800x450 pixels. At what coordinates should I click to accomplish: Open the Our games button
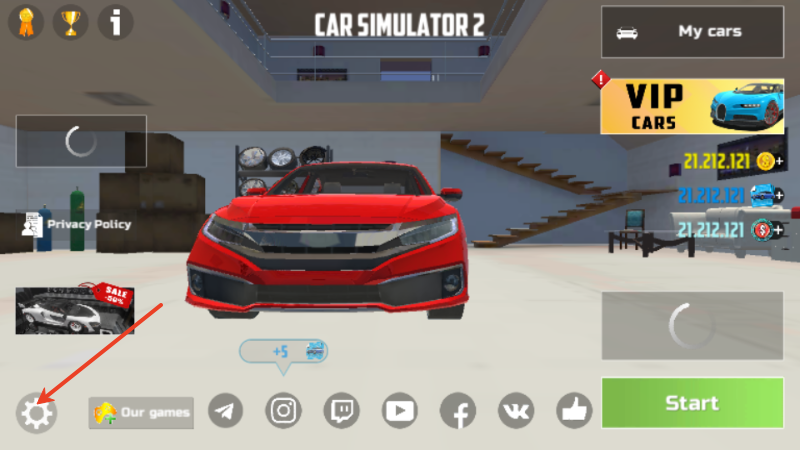(141, 412)
